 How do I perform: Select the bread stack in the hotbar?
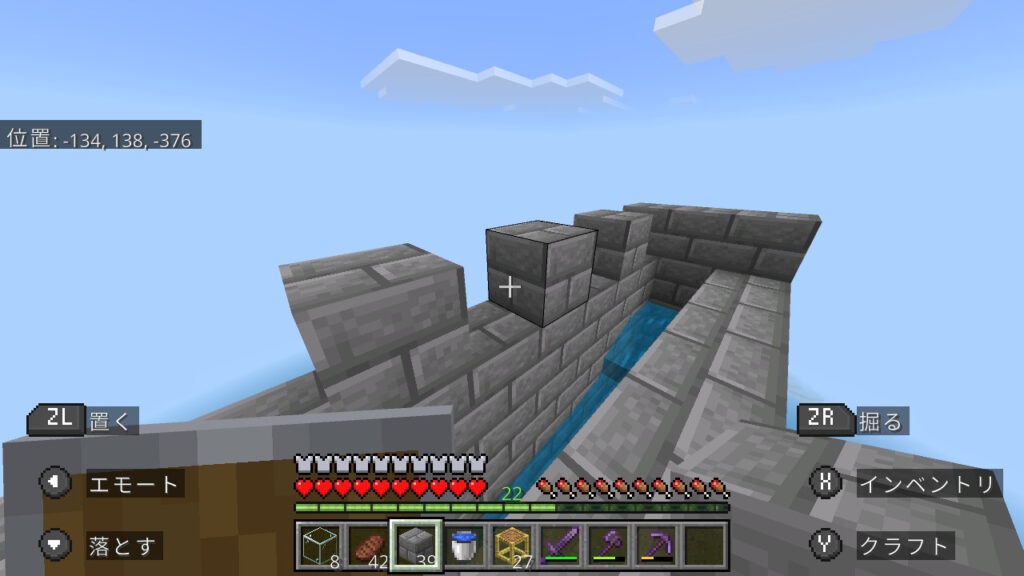(x=366, y=545)
